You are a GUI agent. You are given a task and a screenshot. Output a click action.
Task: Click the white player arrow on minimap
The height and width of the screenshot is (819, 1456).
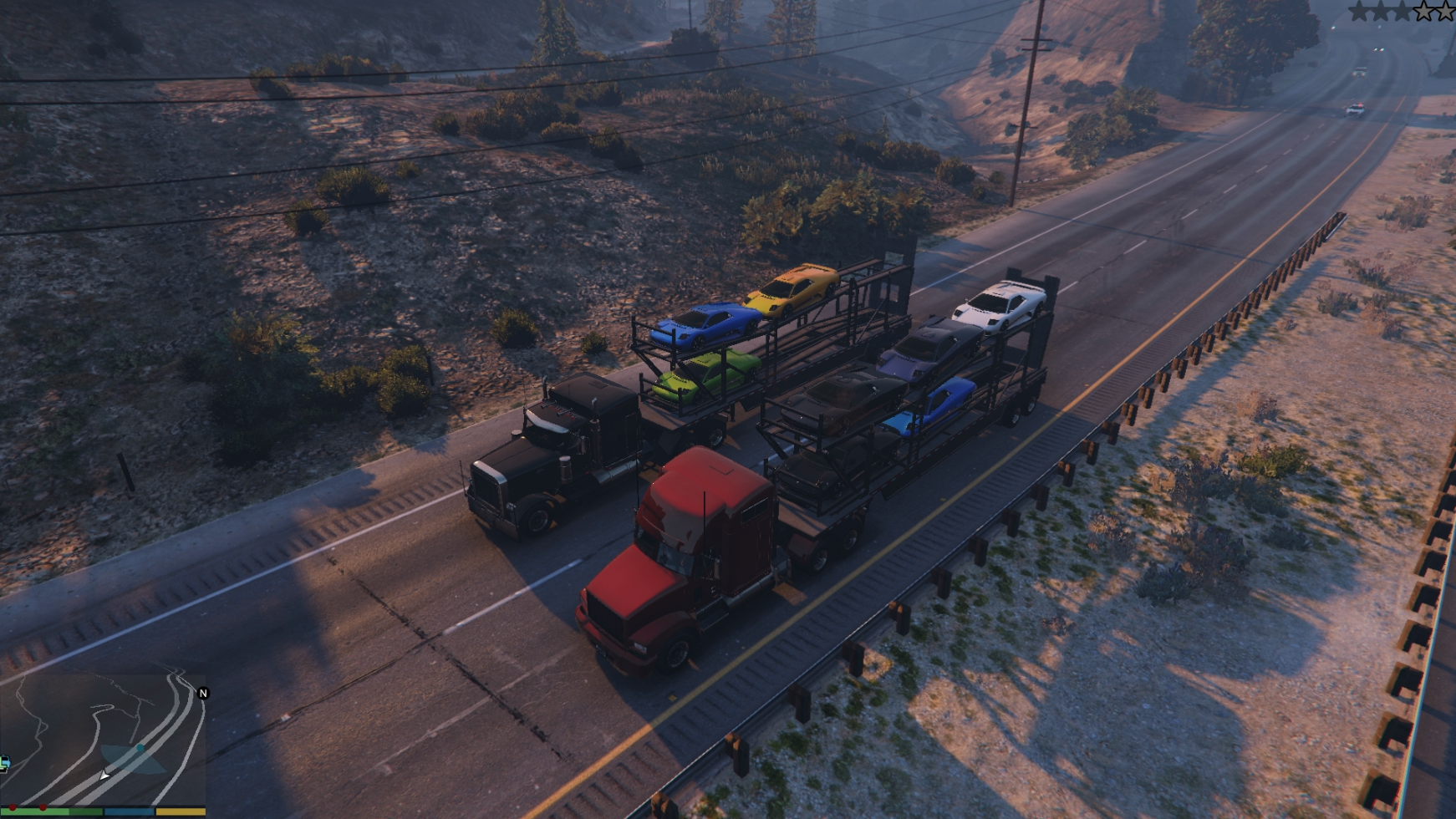click(x=104, y=776)
